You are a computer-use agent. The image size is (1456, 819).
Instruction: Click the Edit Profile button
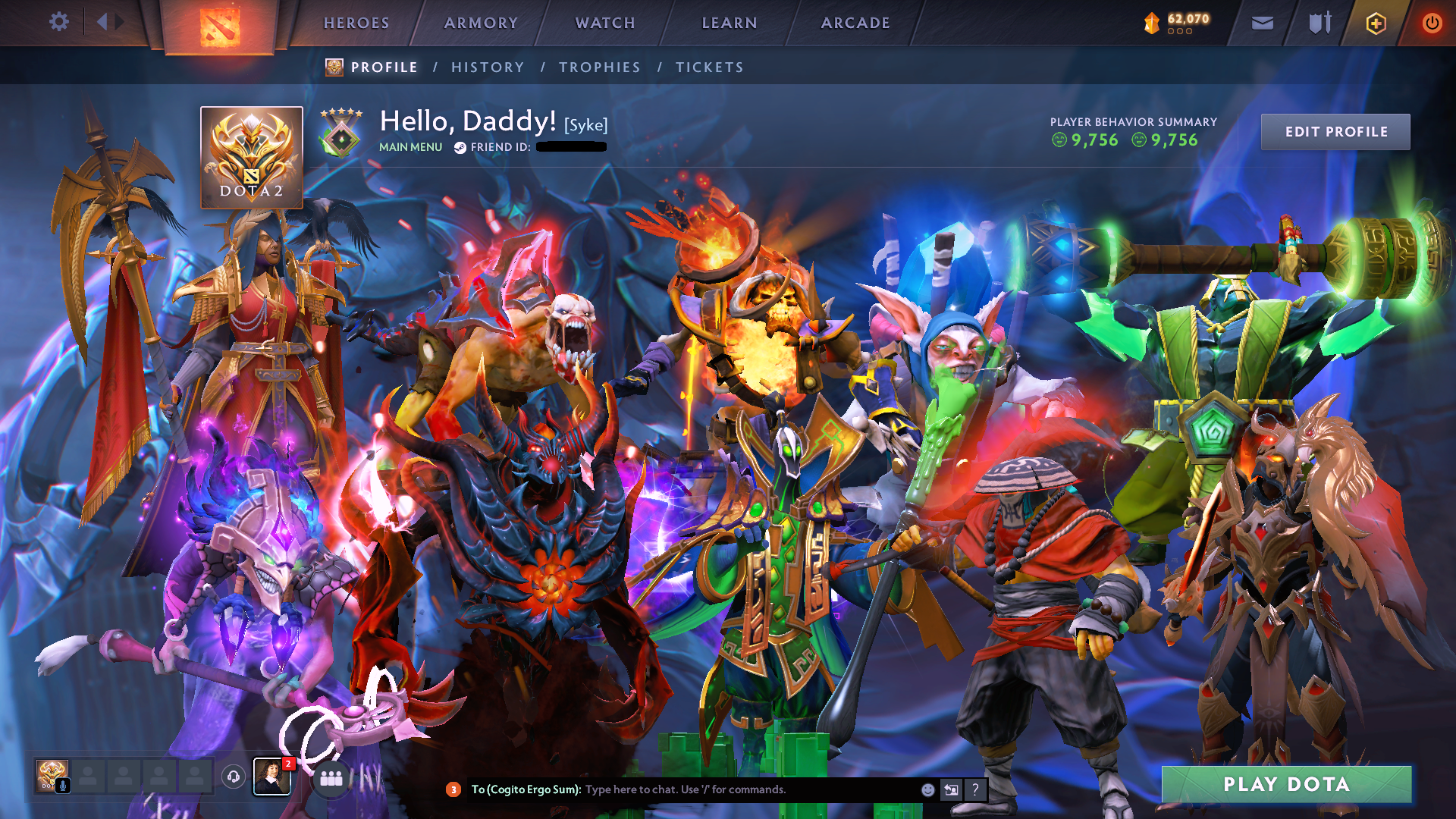point(1335,130)
